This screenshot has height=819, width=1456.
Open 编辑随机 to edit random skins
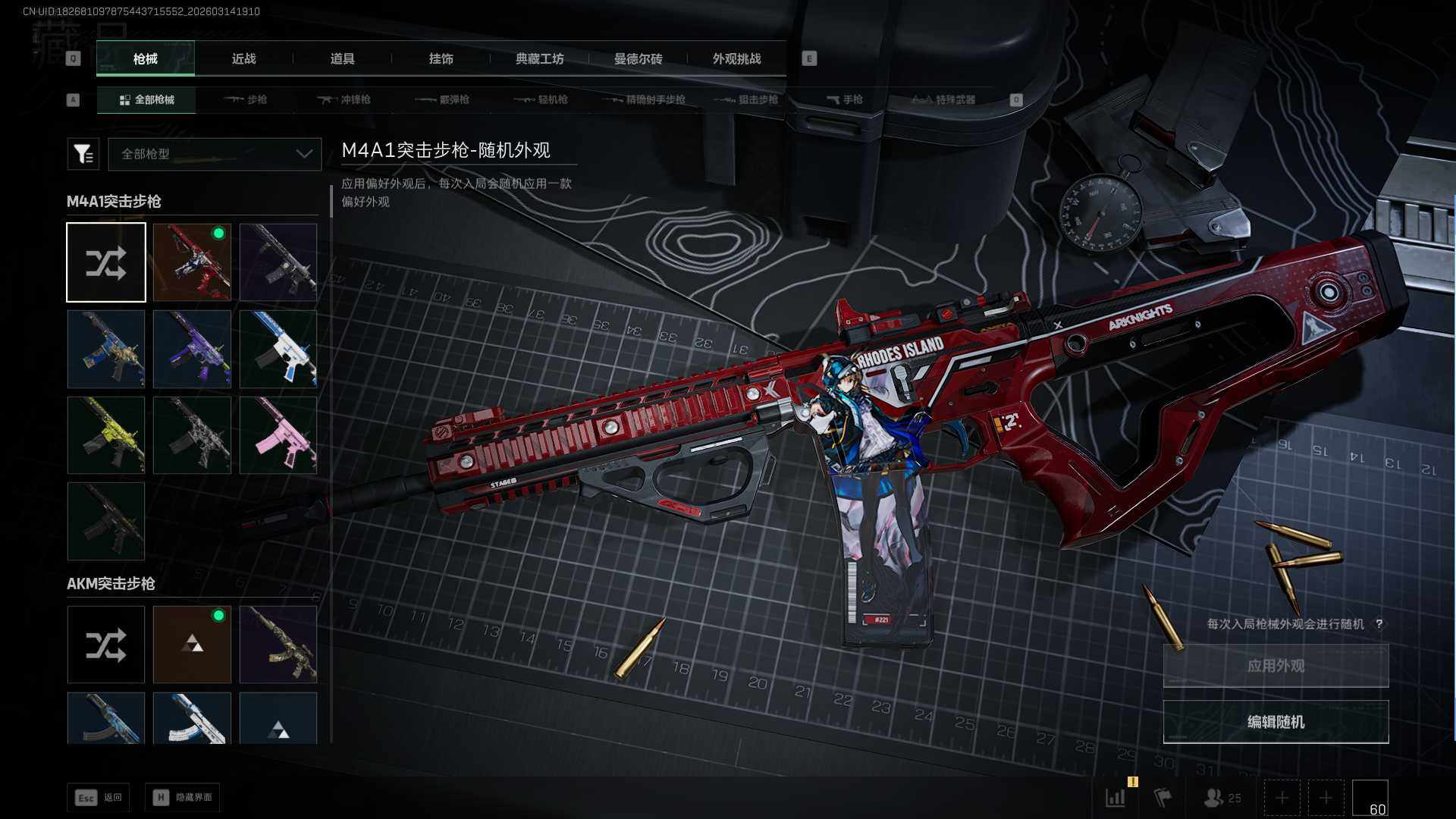tap(1276, 722)
